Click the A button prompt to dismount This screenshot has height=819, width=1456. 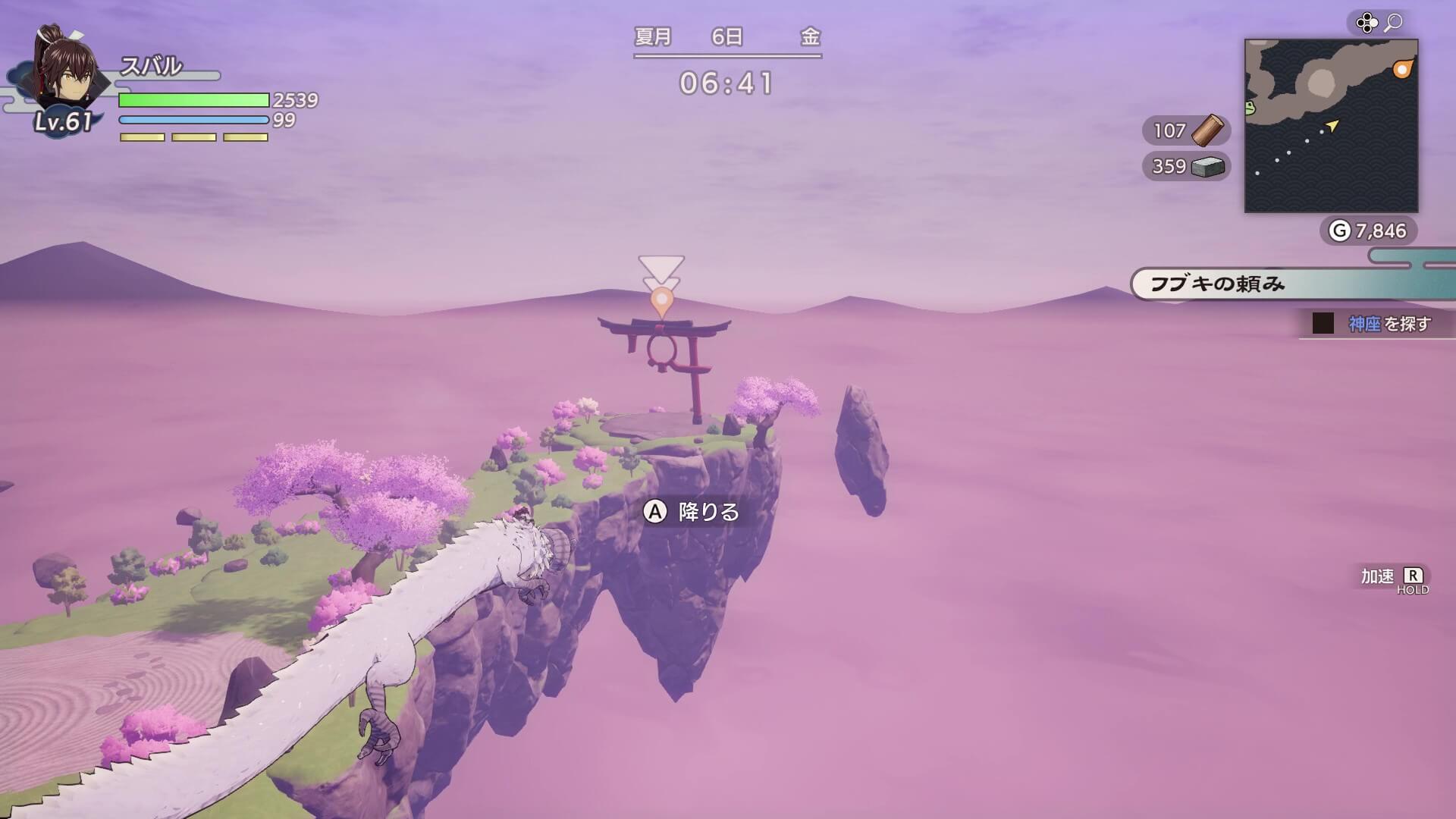(654, 513)
